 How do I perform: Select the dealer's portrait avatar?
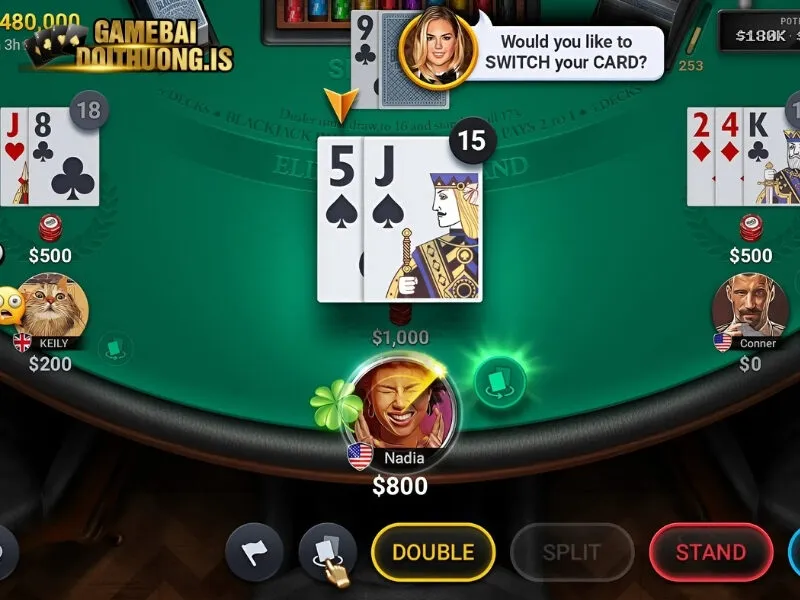tap(436, 49)
